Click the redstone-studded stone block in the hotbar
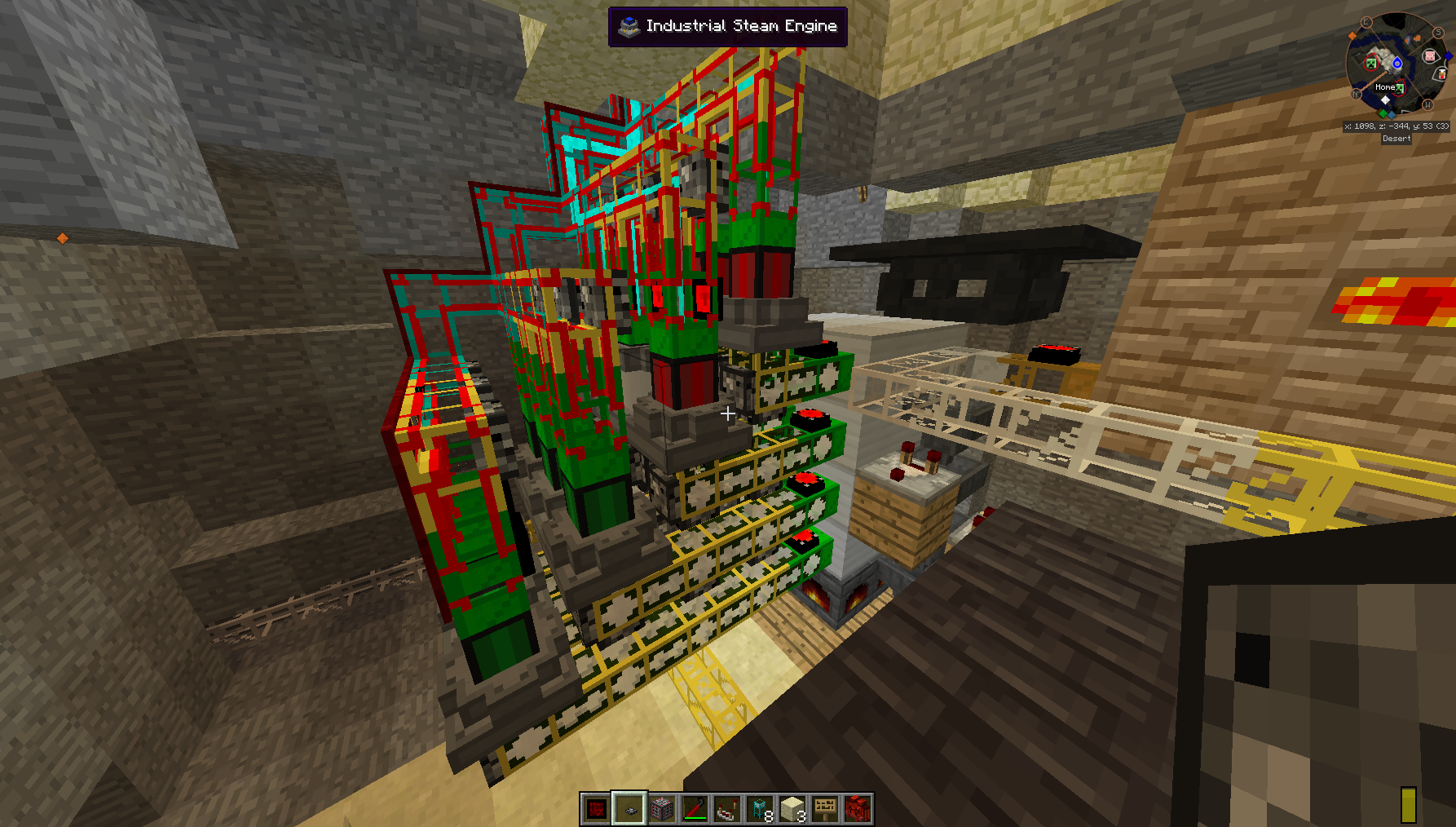Screen dimensions: 1456x827 pos(663,809)
